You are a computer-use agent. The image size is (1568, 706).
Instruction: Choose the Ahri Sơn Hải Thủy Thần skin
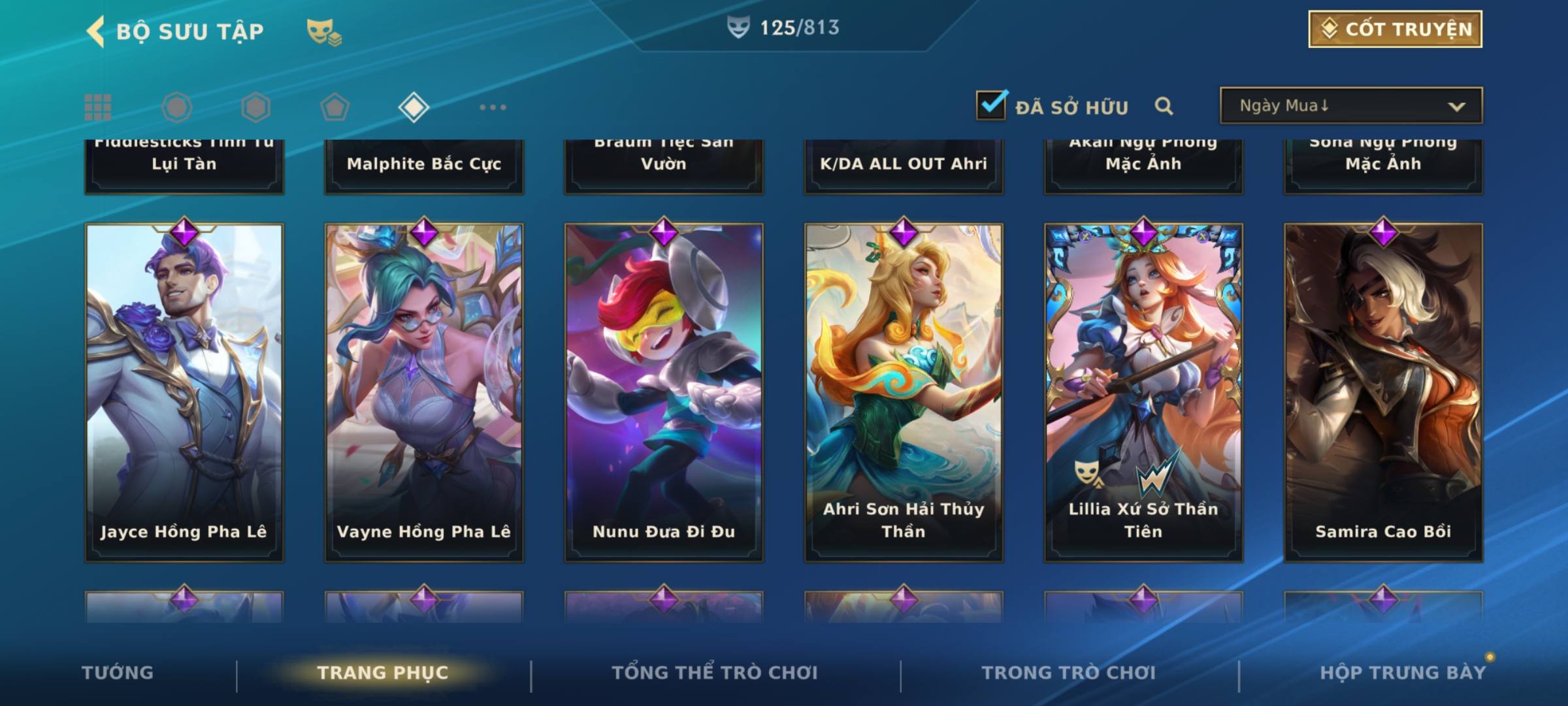pos(904,392)
